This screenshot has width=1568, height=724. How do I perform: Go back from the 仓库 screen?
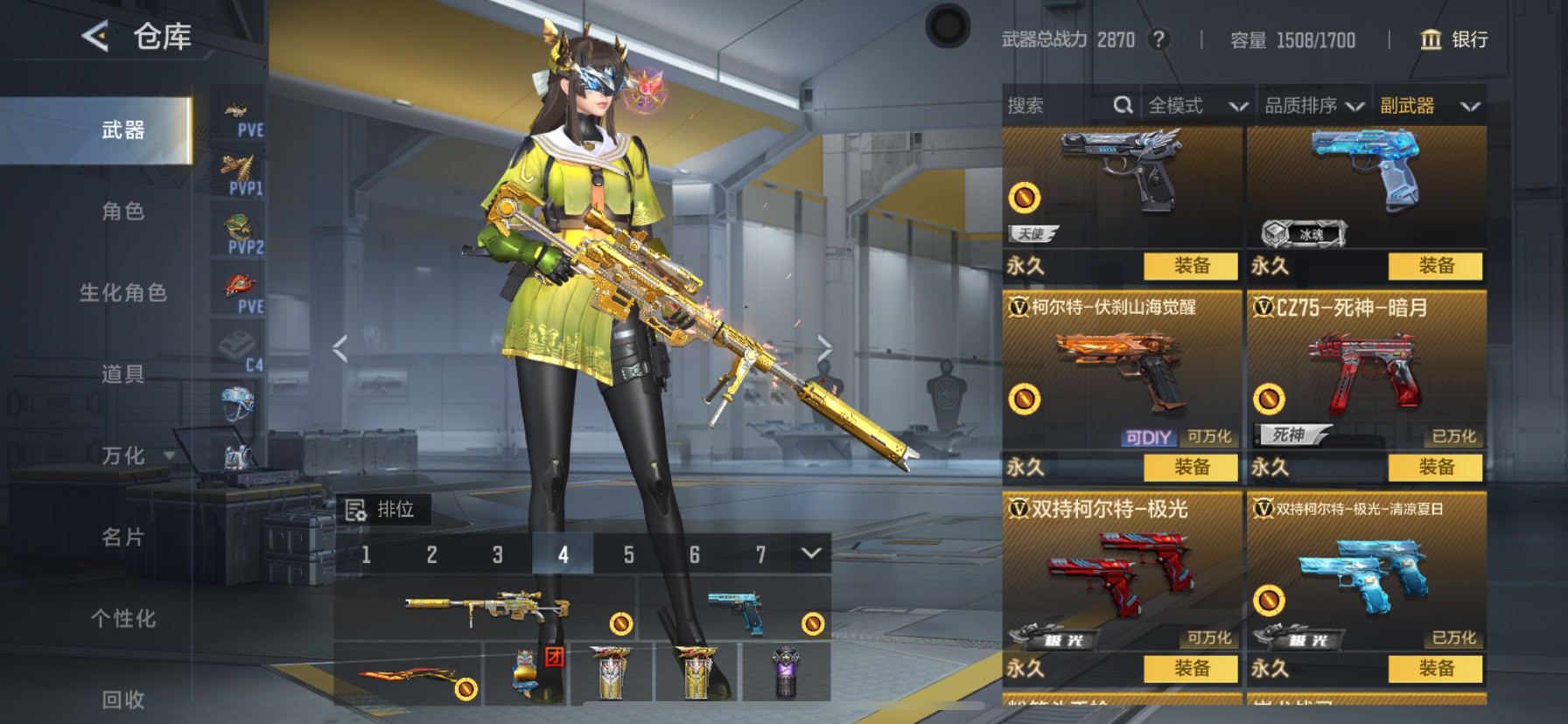[95, 37]
